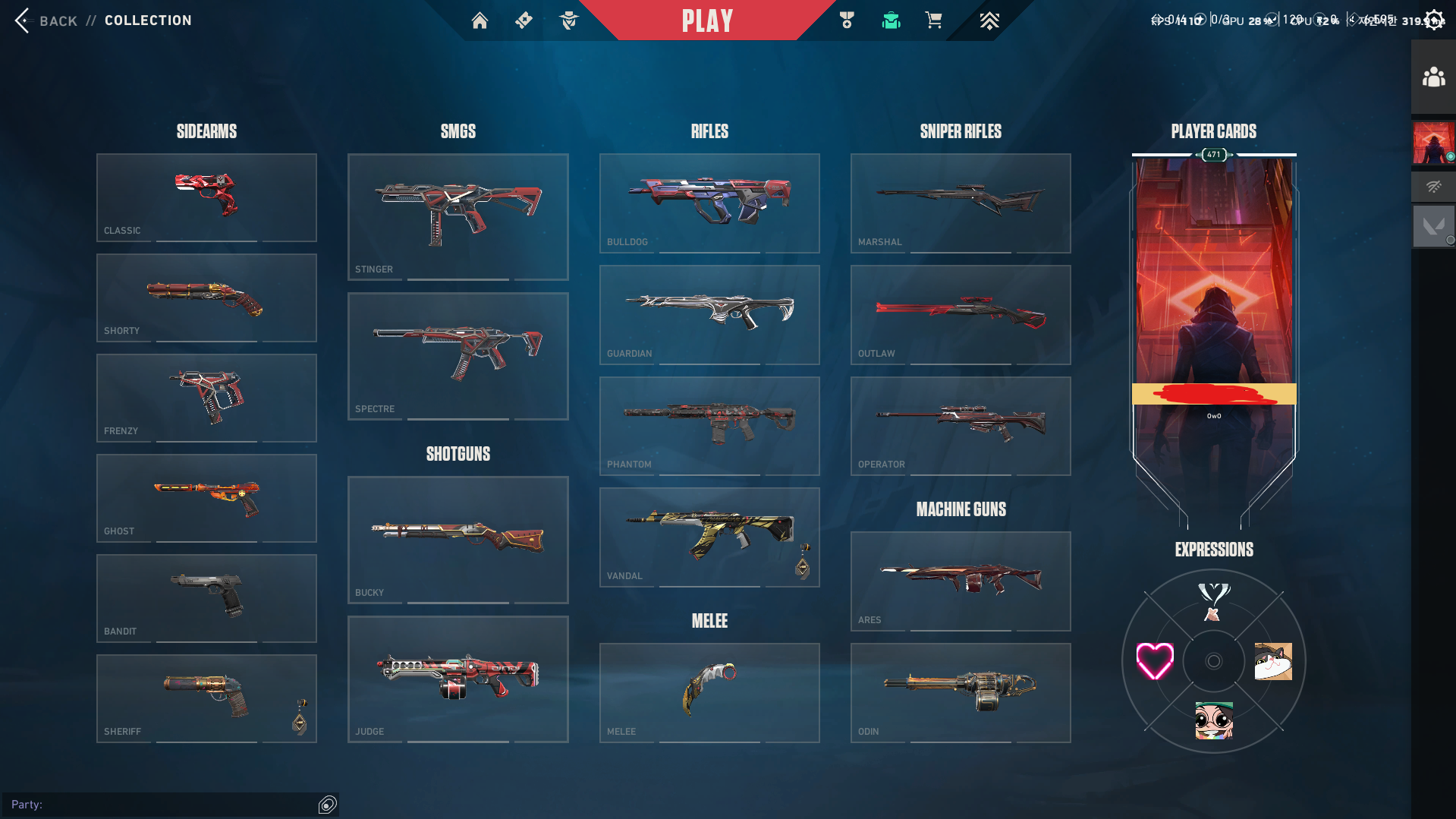Open the Odin machine gun slot
Viewport: 1456px width, 819px height.
pyautogui.click(x=961, y=692)
